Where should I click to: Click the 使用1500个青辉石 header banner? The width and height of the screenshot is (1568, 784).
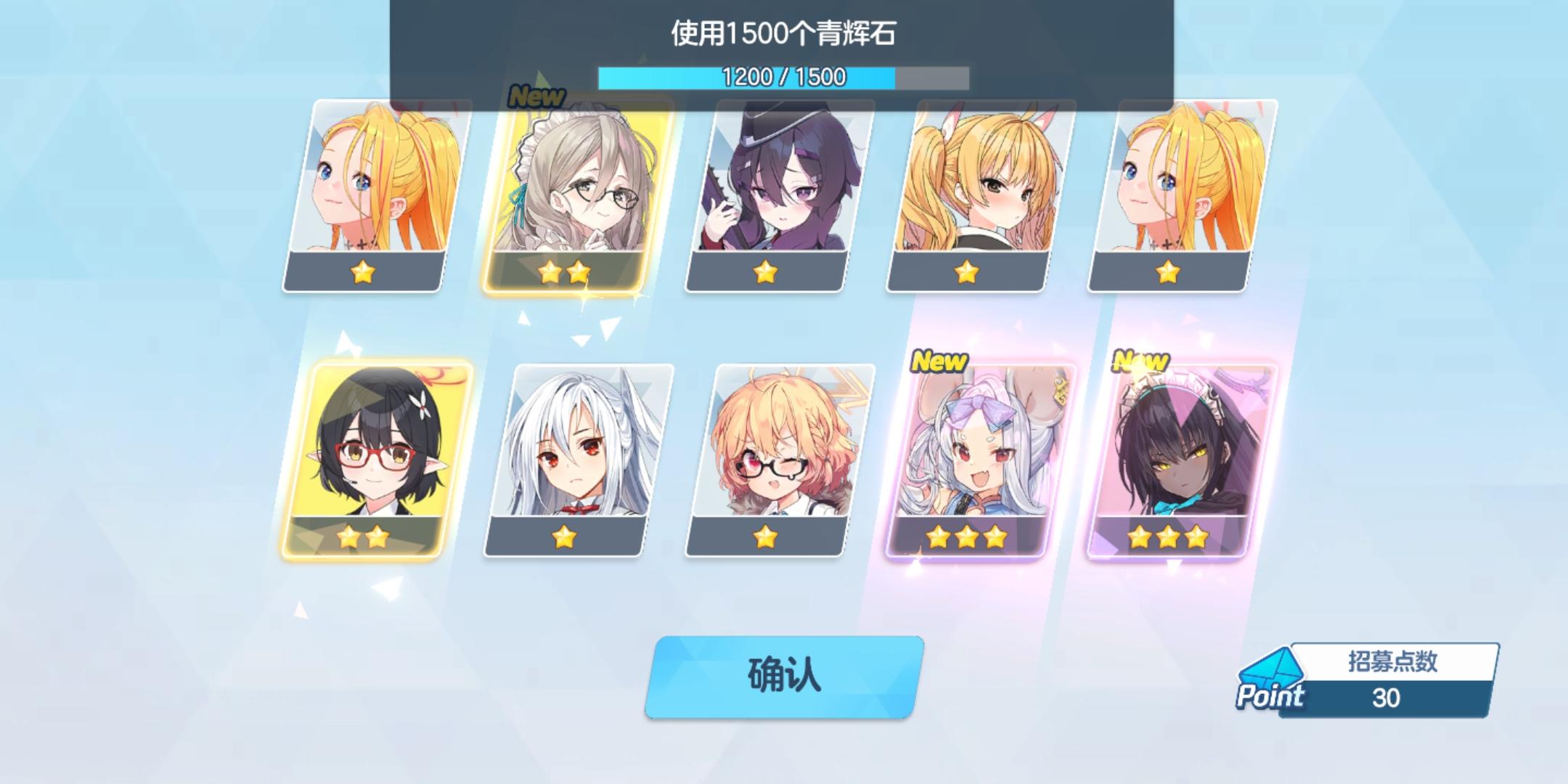tap(783, 30)
